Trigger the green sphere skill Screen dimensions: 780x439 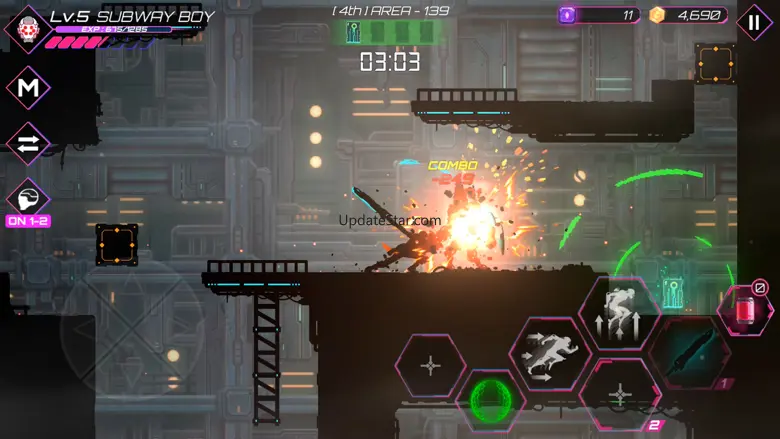tap(491, 397)
